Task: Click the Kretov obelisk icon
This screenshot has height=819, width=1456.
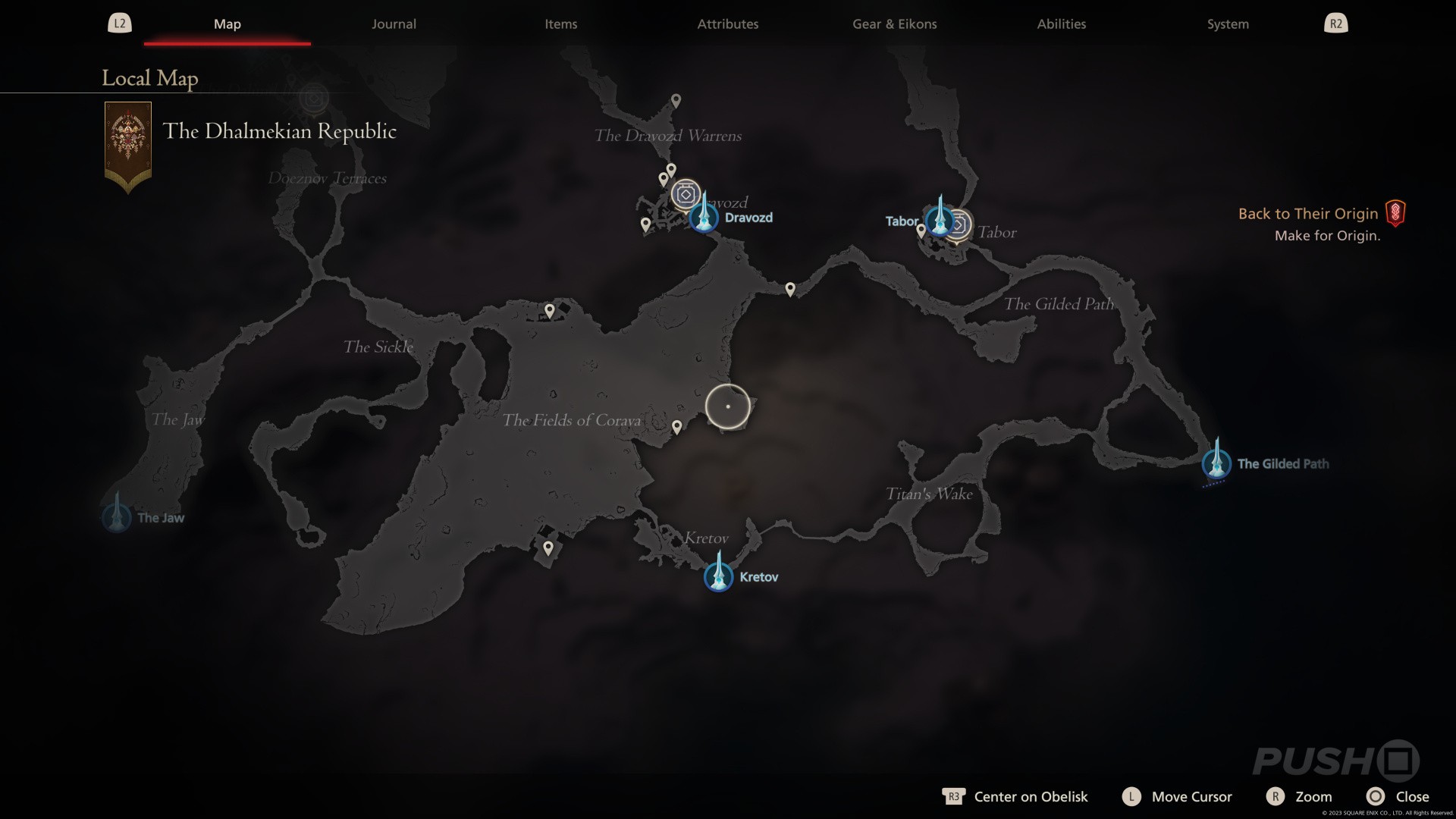Action: (718, 576)
